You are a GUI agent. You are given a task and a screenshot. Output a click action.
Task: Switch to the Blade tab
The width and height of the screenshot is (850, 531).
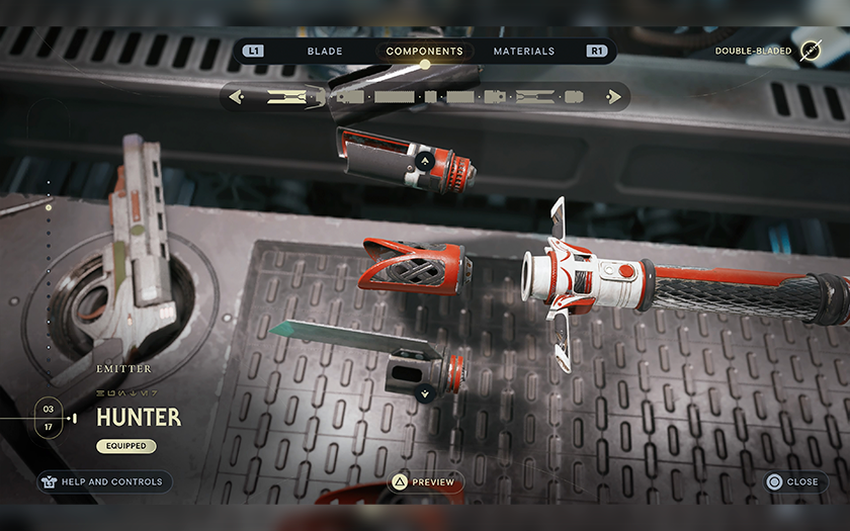click(325, 51)
